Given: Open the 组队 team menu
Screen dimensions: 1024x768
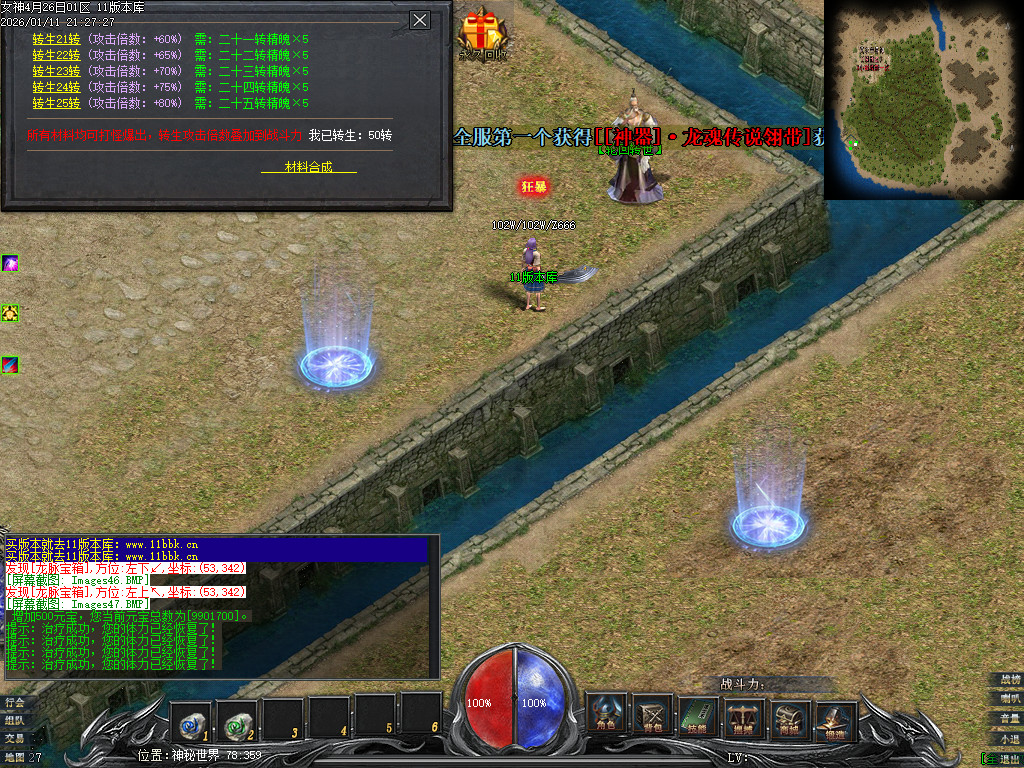Looking at the screenshot, I should pos(14,720).
